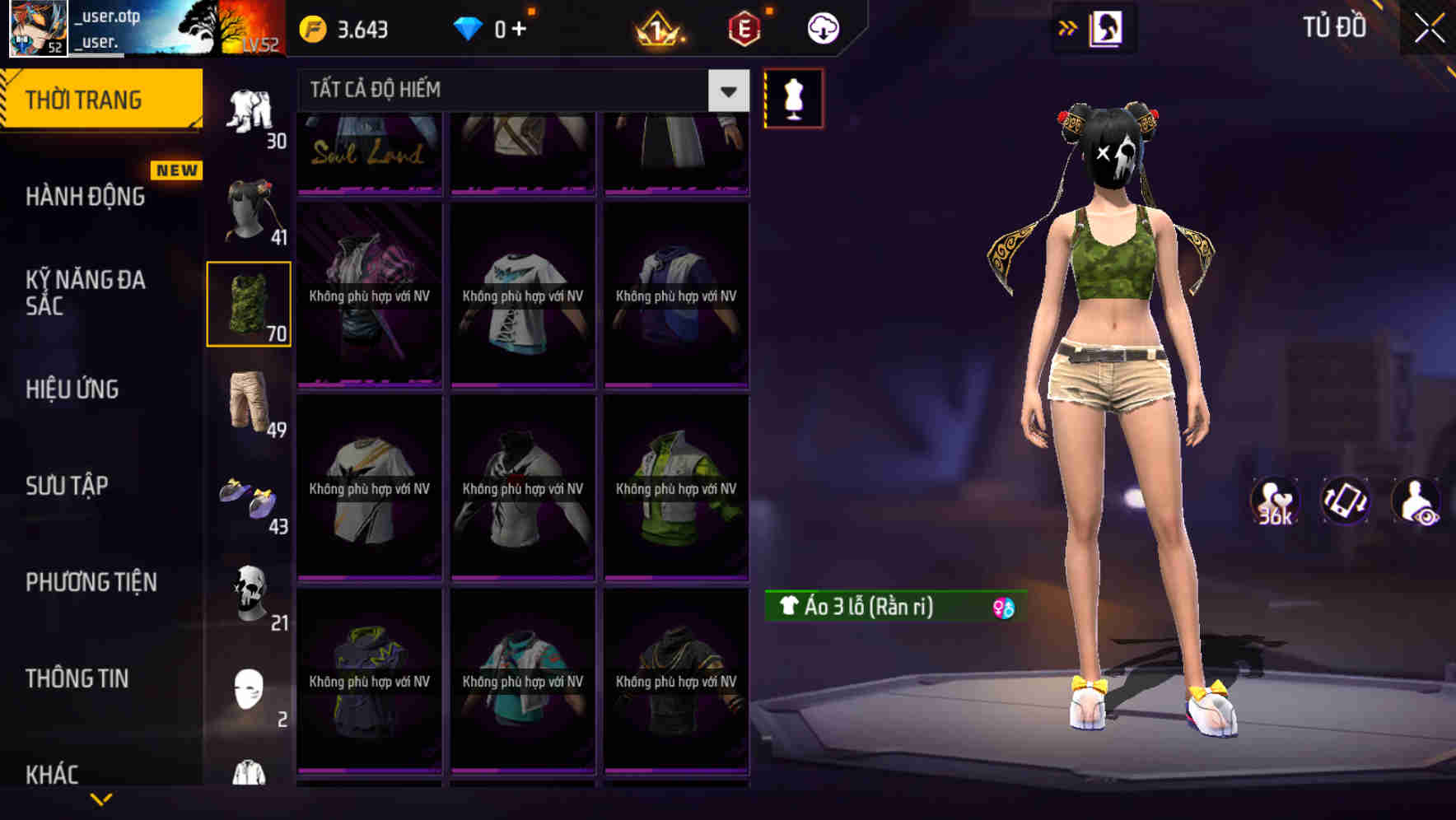Toggle the mannequin display option
The width and height of the screenshot is (1456, 820).
tap(792, 98)
